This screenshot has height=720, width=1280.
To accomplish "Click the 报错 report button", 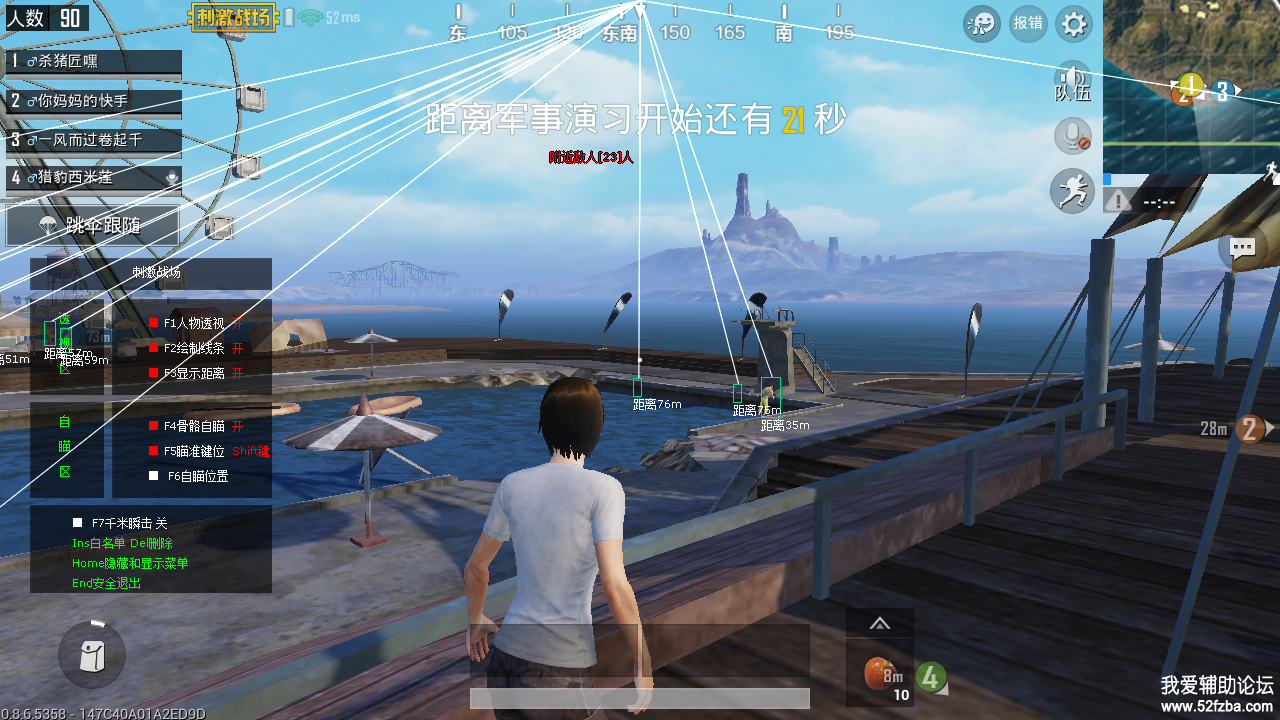I will click(x=1028, y=23).
